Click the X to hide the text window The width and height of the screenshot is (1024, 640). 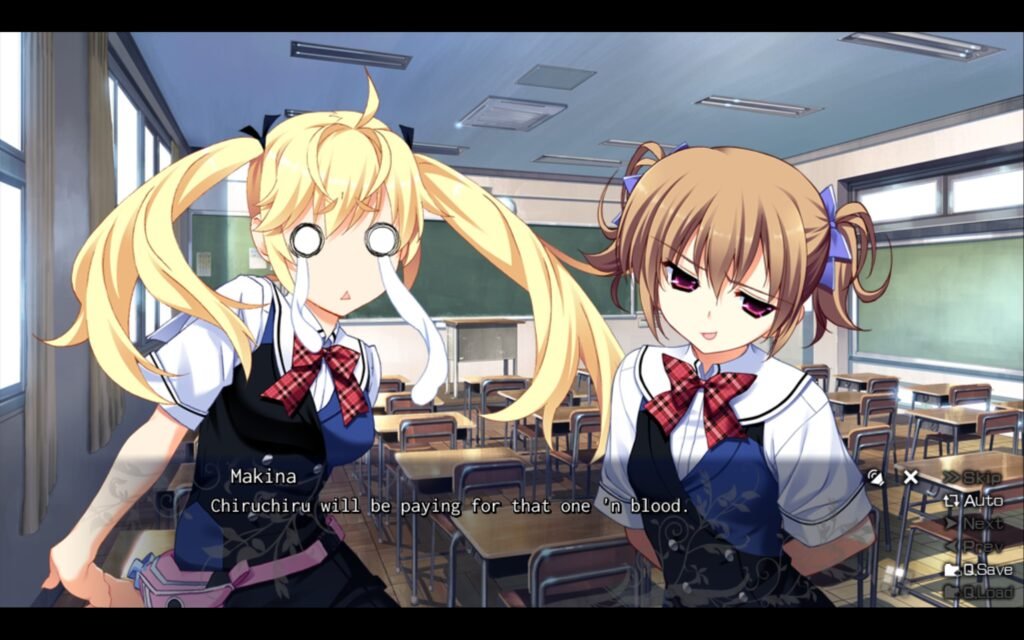910,477
